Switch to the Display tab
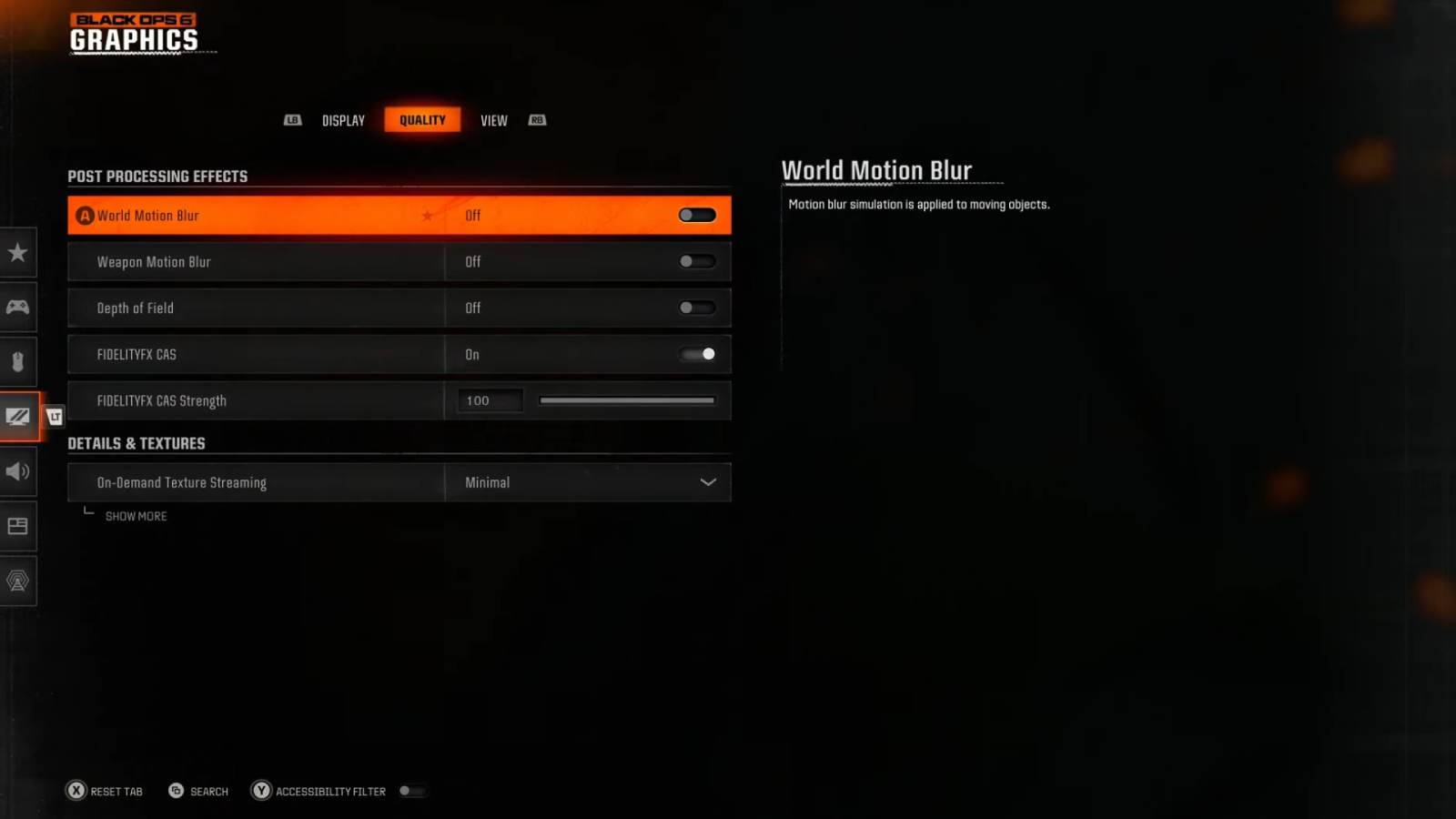The width and height of the screenshot is (1456, 819). pyautogui.click(x=343, y=119)
